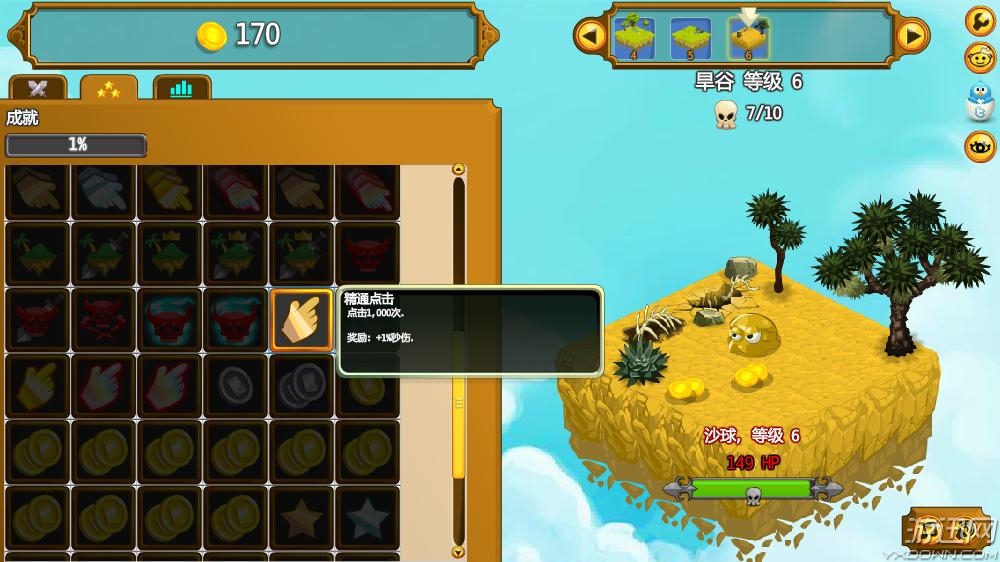Open settings with the wrench icon
This screenshot has width=1000, height=562.
click(x=980, y=20)
